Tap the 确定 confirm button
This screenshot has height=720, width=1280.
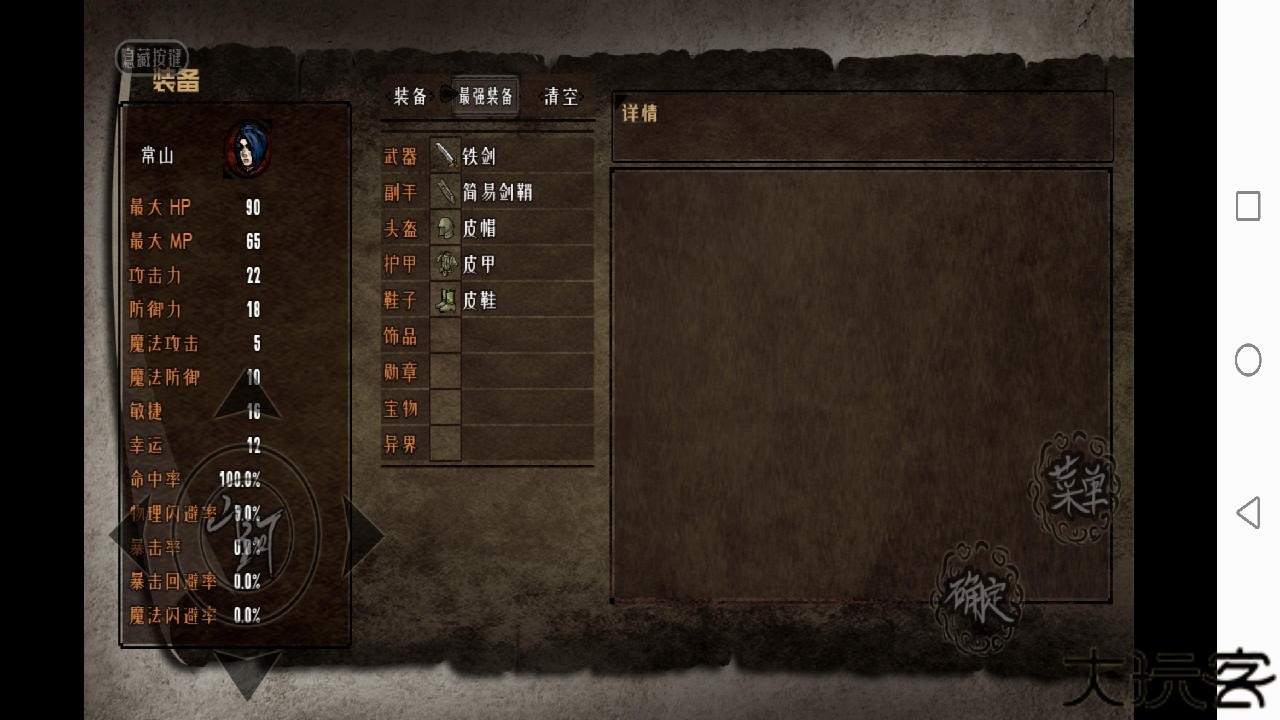tap(976, 598)
